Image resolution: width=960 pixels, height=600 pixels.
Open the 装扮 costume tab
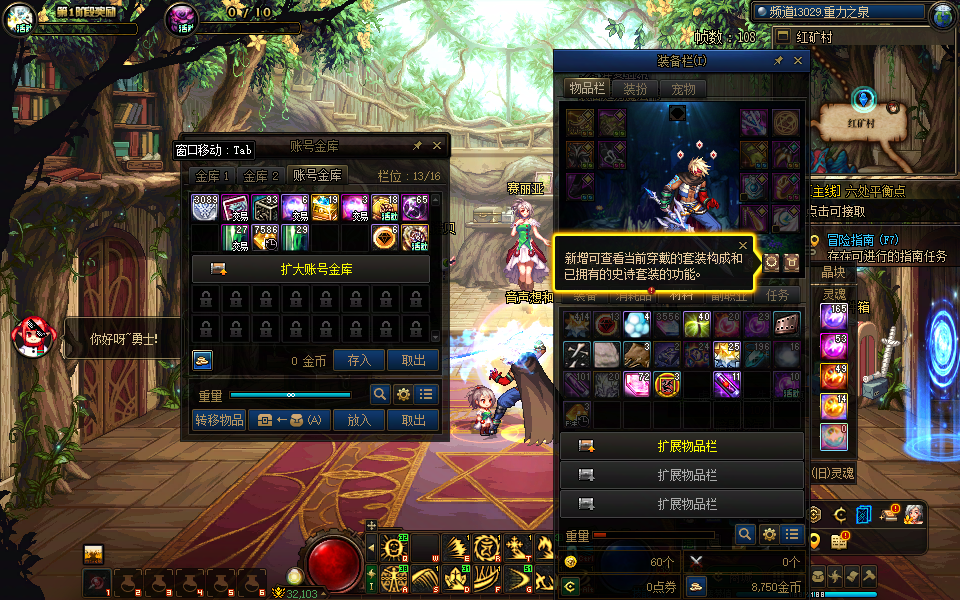[x=635, y=88]
